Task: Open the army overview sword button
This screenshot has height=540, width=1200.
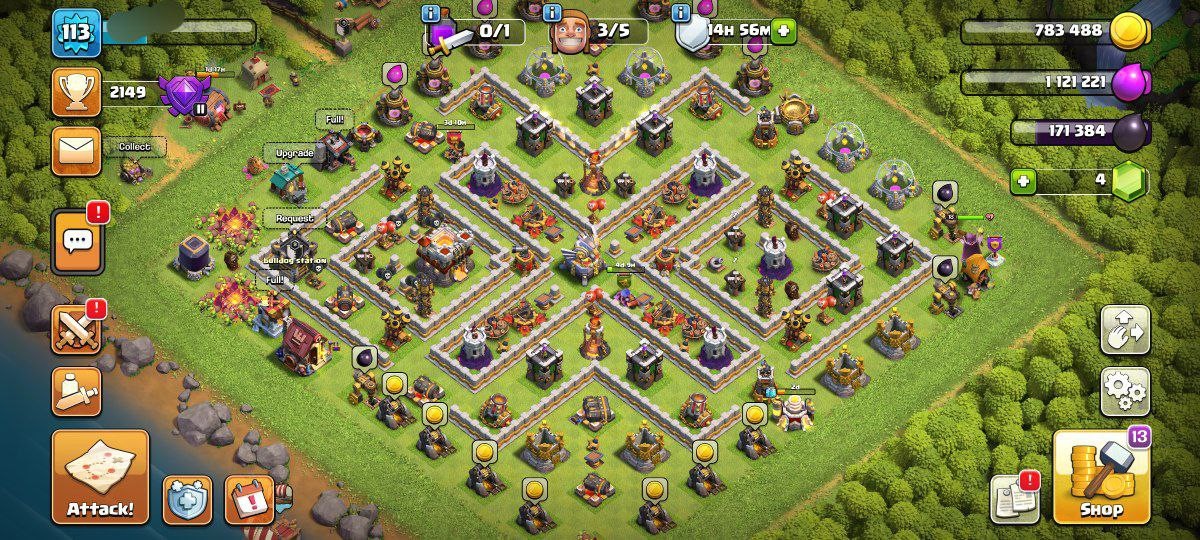Action: [77, 392]
